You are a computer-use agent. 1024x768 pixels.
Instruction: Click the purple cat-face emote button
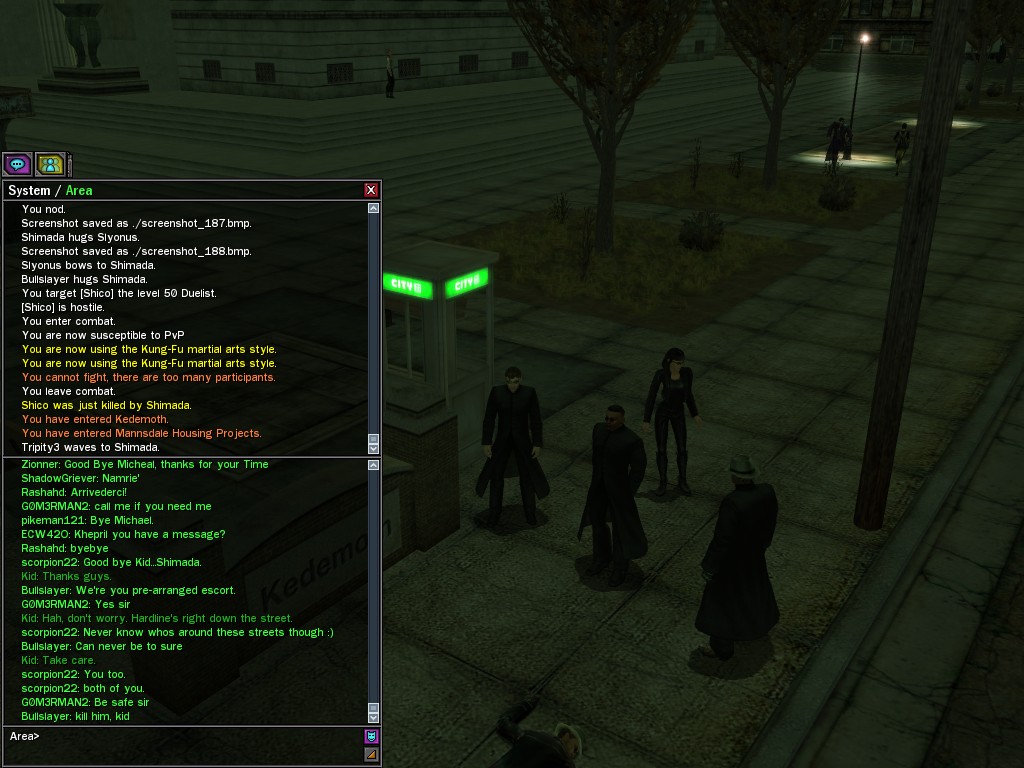pos(371,737)
